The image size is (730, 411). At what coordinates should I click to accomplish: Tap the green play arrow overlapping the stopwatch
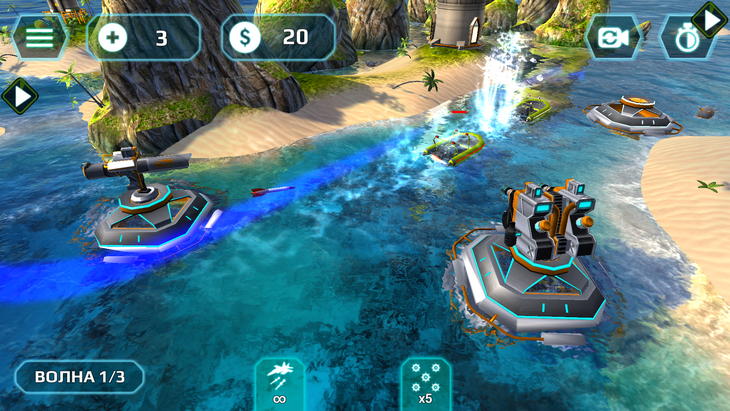tap(710, 19)
